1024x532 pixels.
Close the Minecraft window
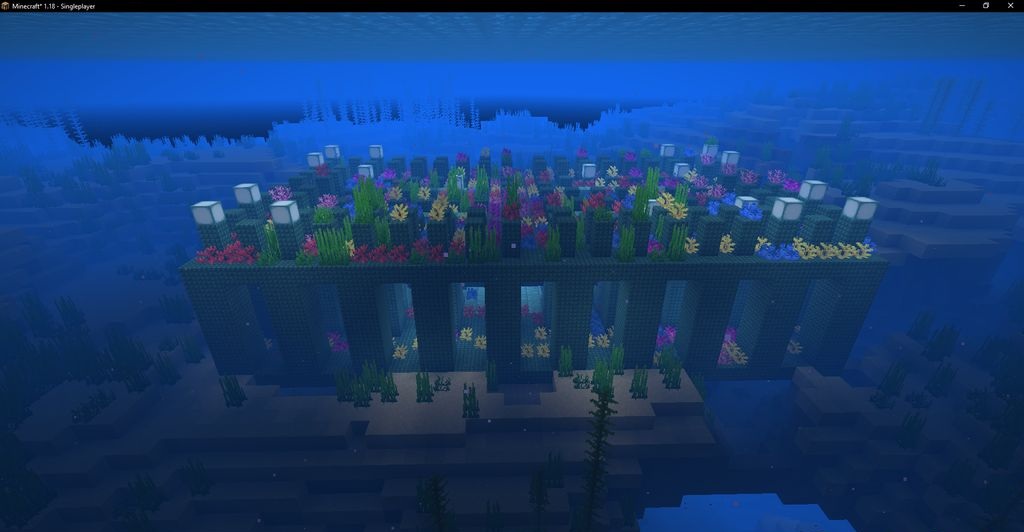[1009, 5]
